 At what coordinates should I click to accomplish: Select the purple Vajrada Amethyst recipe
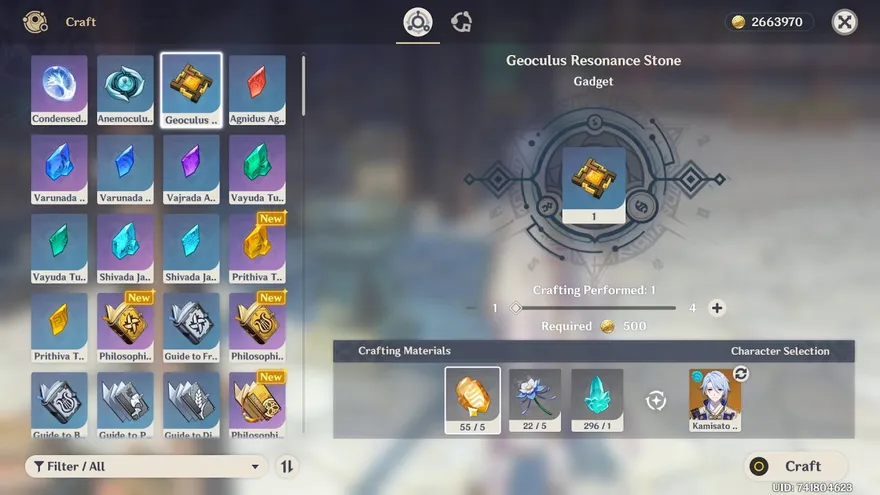click(x=191, y=170)
